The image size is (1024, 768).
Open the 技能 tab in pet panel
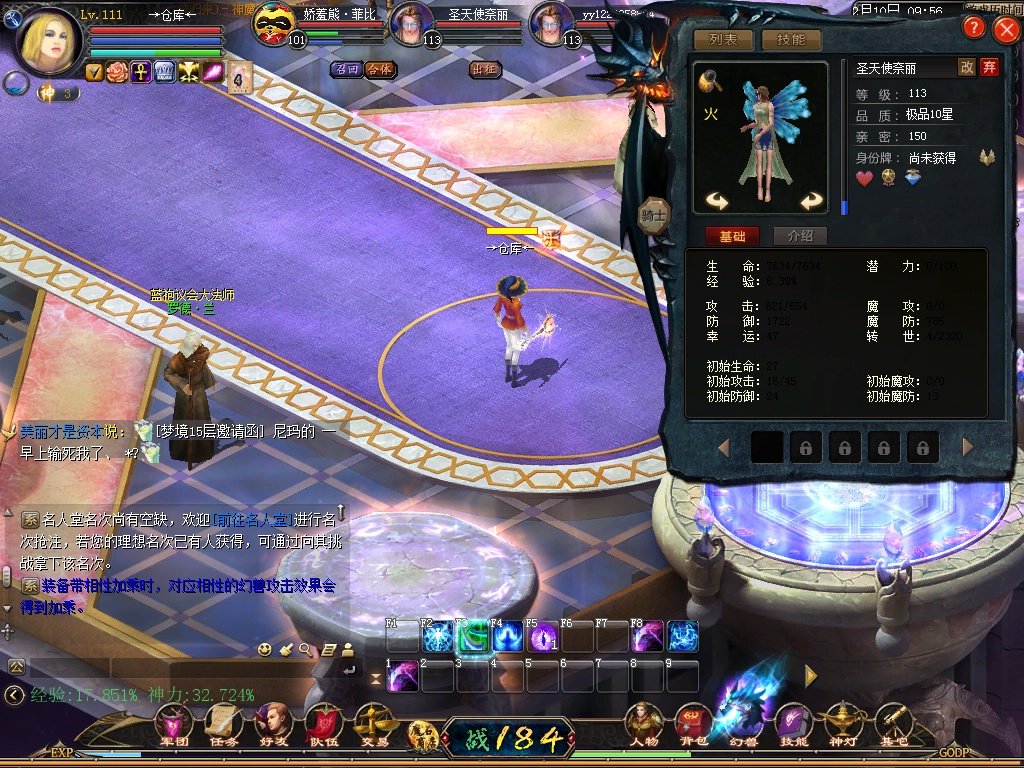791,40
